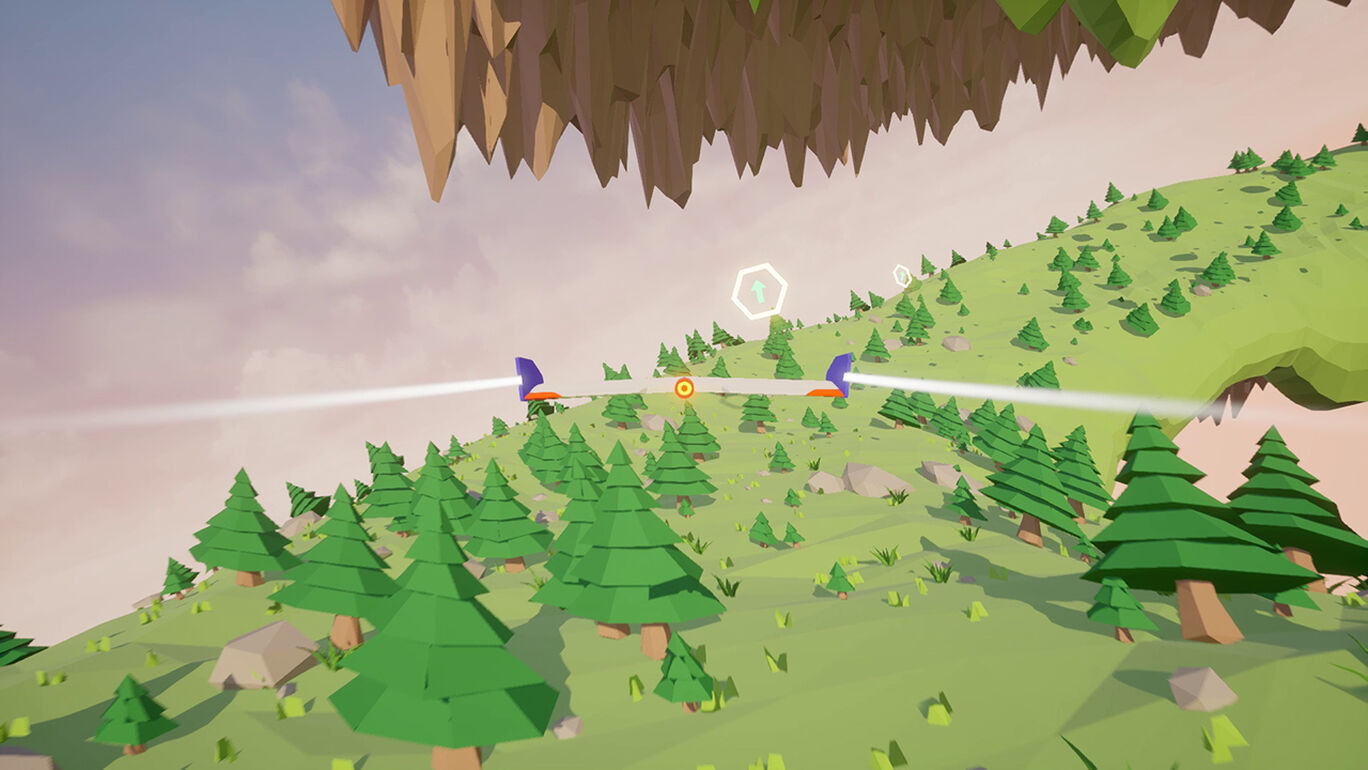Image resolution: width=1368 pixels, height=770 pixels.
Task: Click the small distant hexagonal ring marker
Action: click(901, 274)
